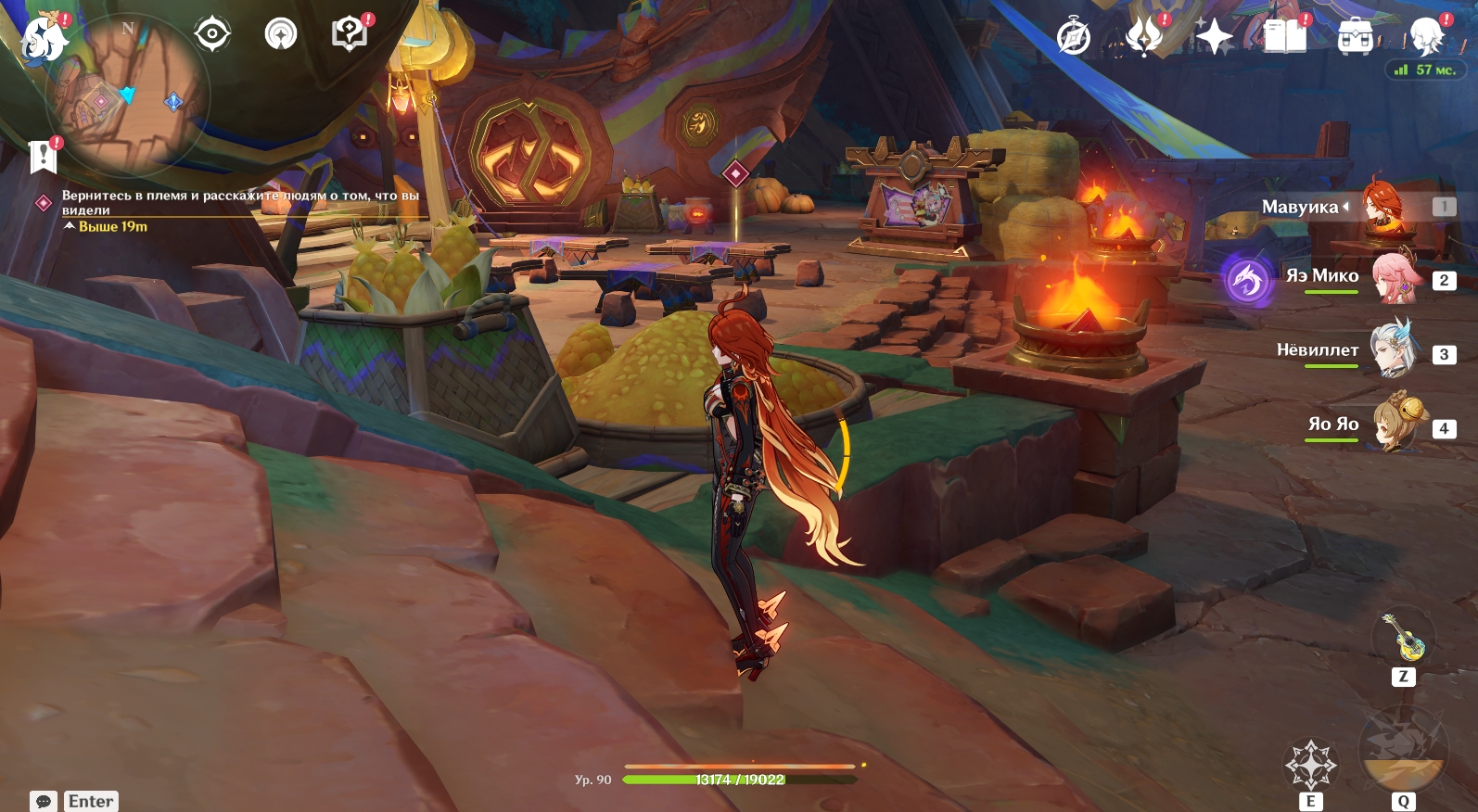Open the compass icon in the top bar
Image resolution: width=1478 pixels, height=812 pixels.
(x=1074, y=38)
